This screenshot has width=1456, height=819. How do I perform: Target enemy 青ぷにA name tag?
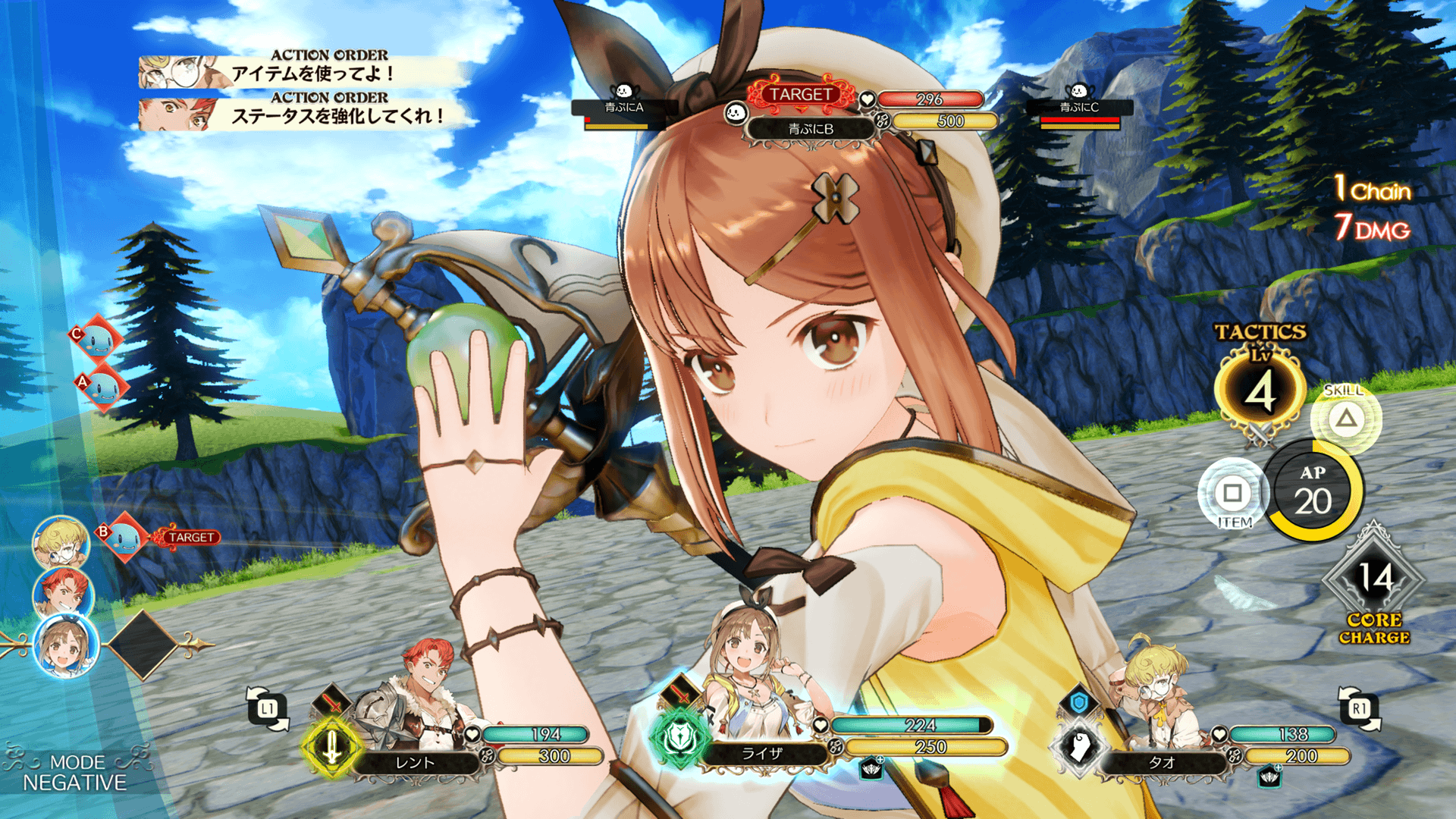(x=623, y=108)
